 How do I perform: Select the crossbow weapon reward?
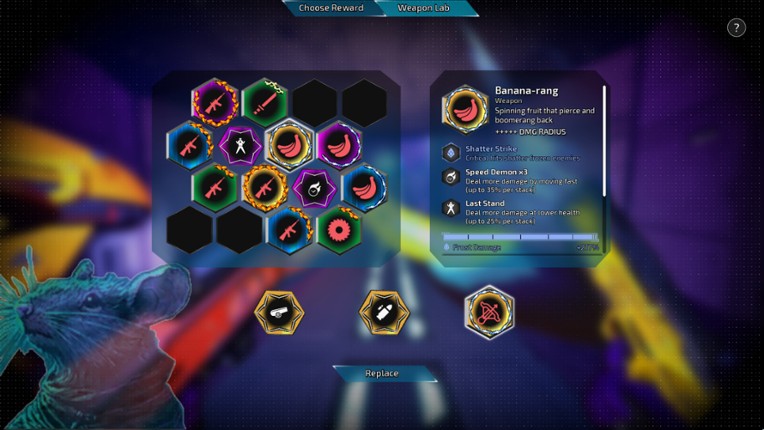coord(489,312)
